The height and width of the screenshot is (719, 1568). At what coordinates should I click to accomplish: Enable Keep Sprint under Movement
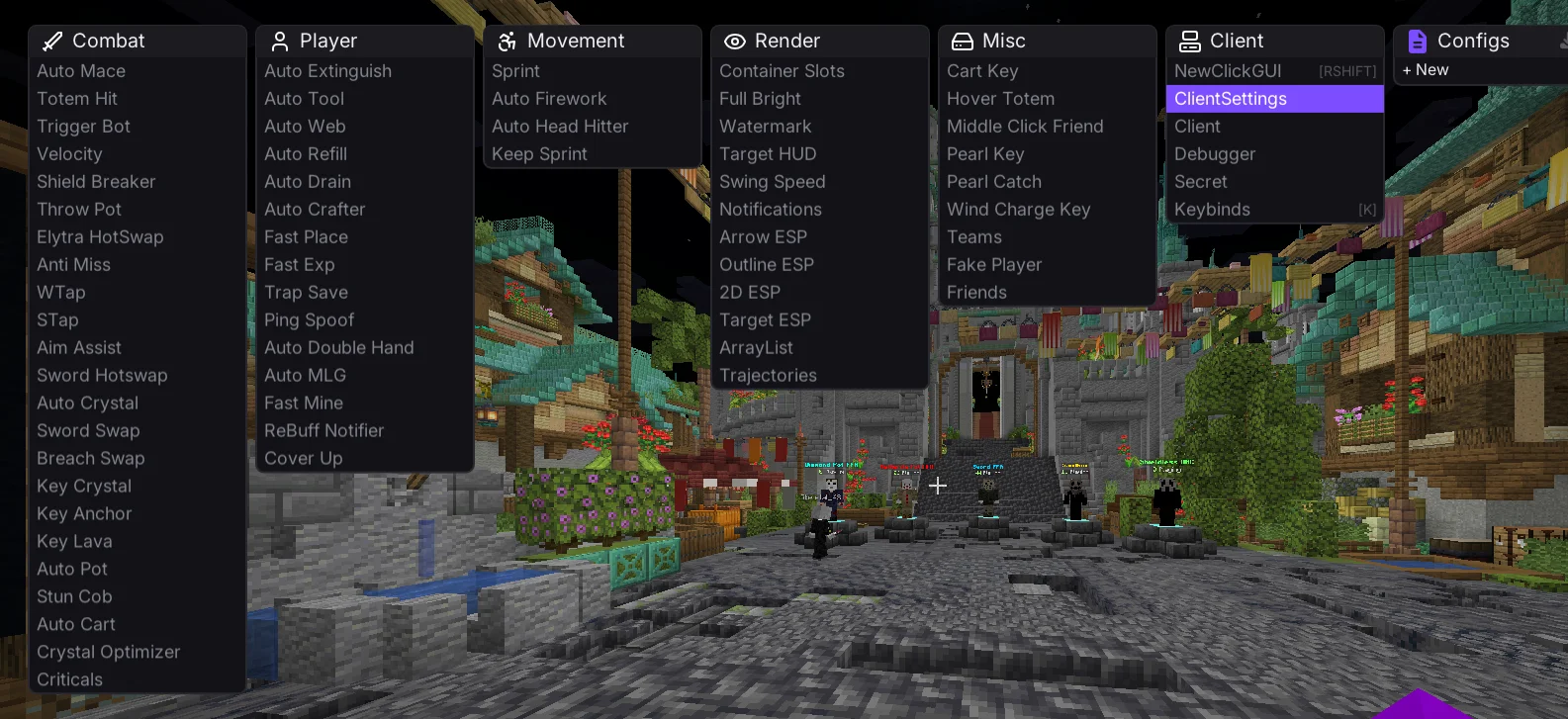(539, 154)
